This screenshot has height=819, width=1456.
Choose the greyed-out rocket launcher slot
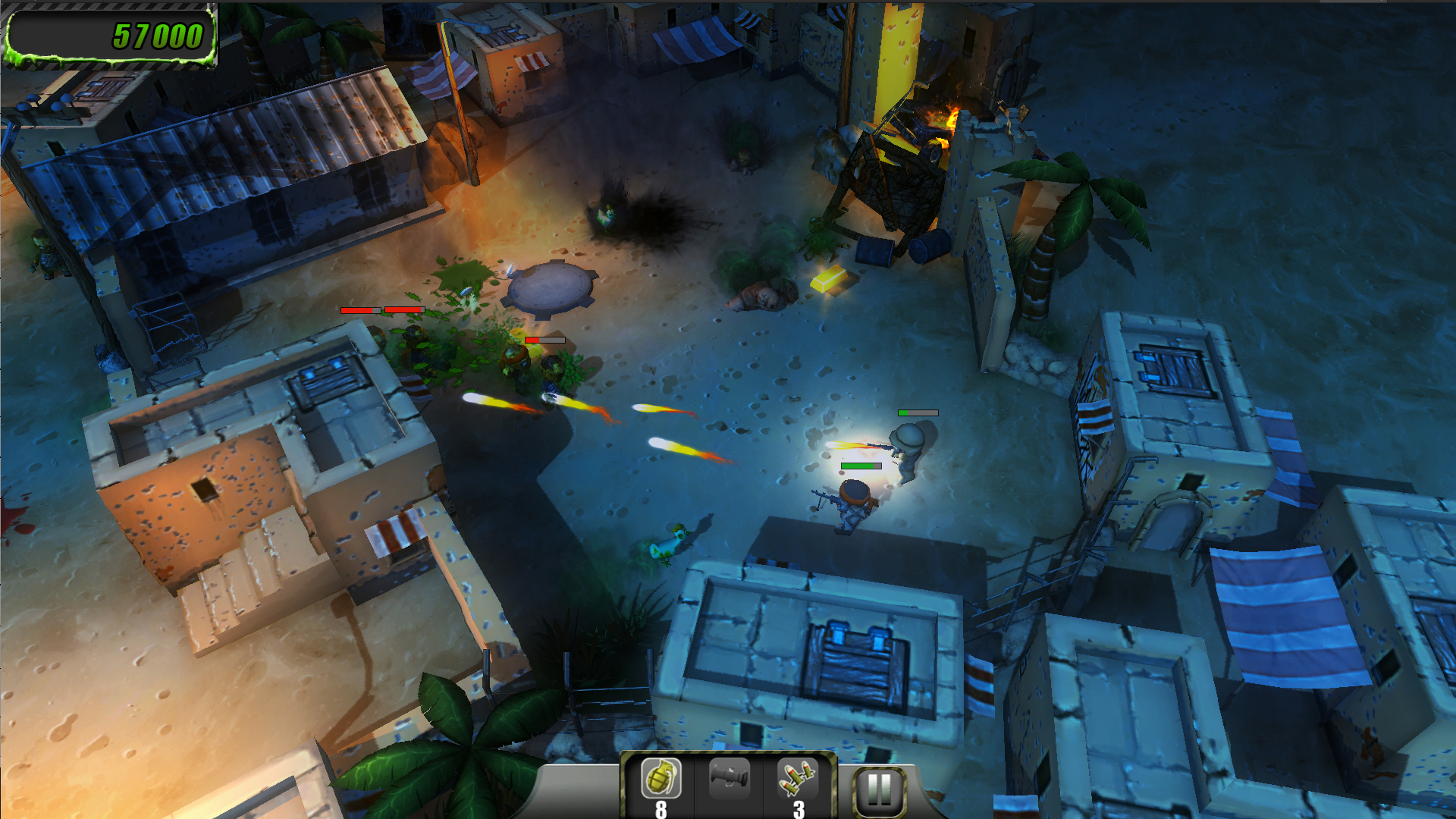click(729, 777)
